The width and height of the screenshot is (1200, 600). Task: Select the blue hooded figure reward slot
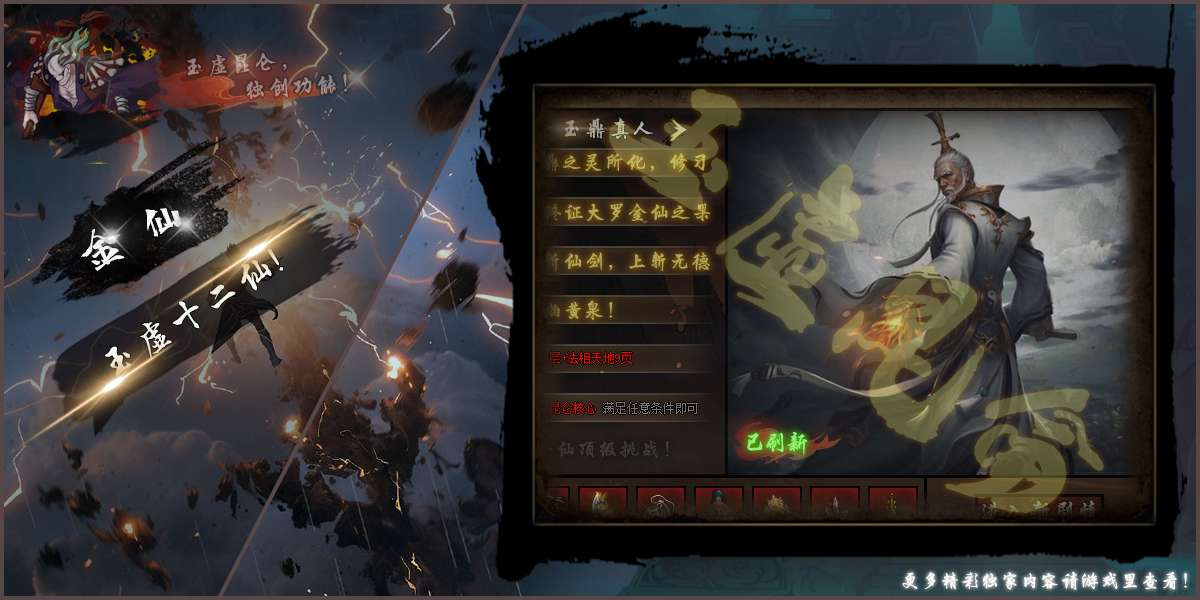click(719, 504)
